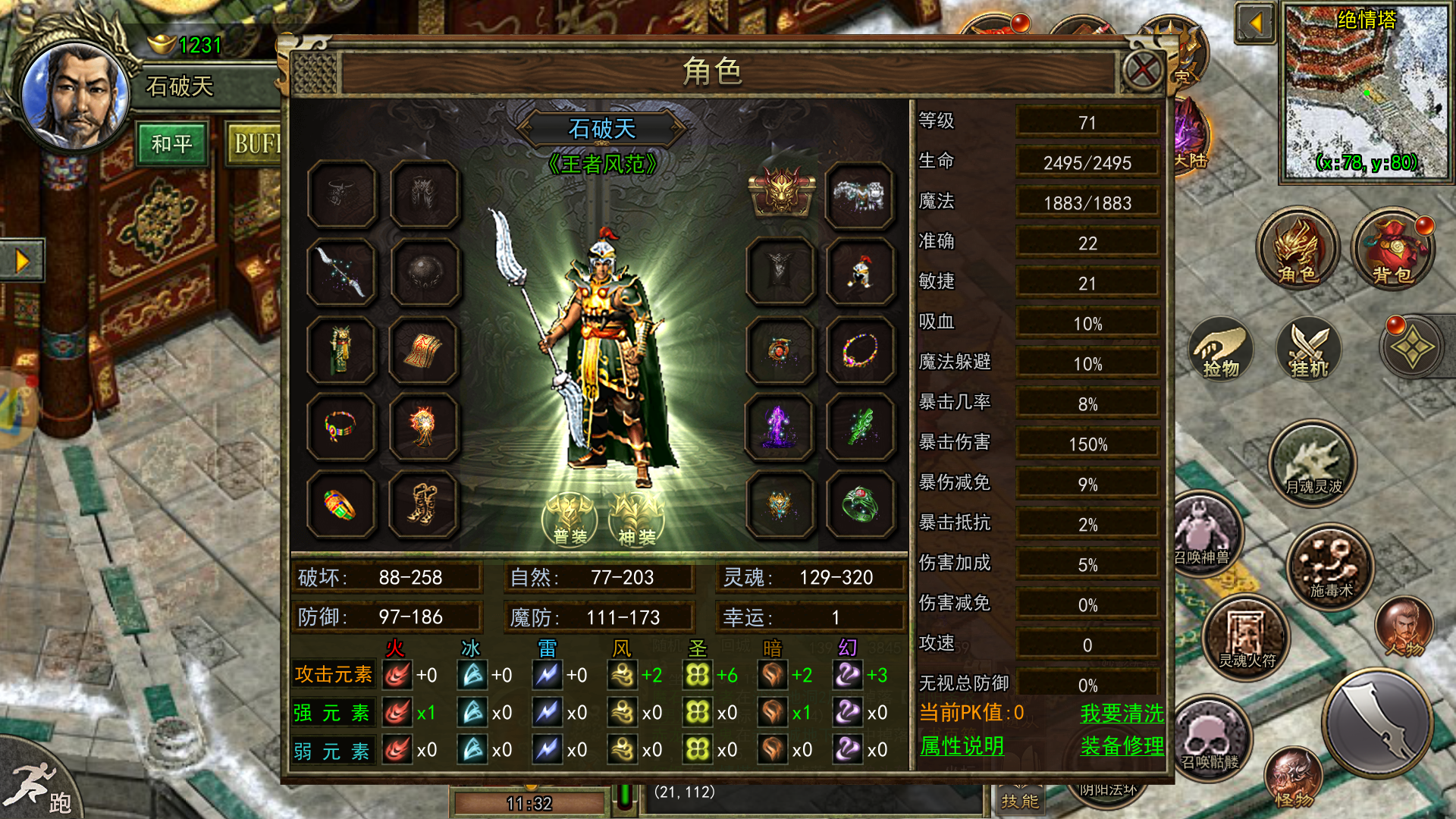Click the 装备修理 repair equipment link
This screenshot has width=1456, height=819.
tap(1122, 746)
